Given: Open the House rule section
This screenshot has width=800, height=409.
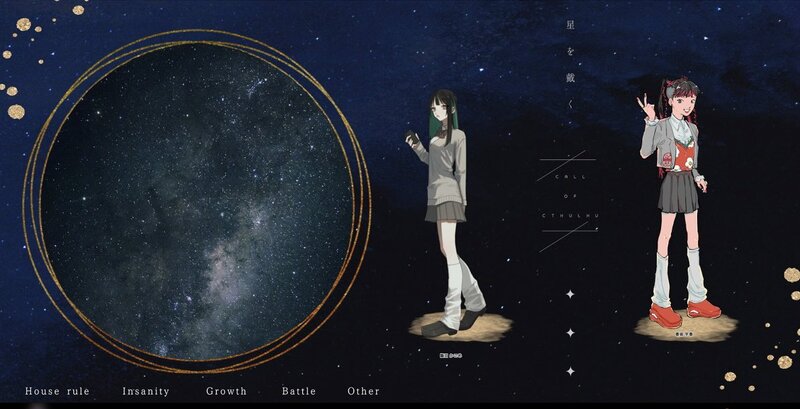Looking at the screenshot, I should (58, 391).
